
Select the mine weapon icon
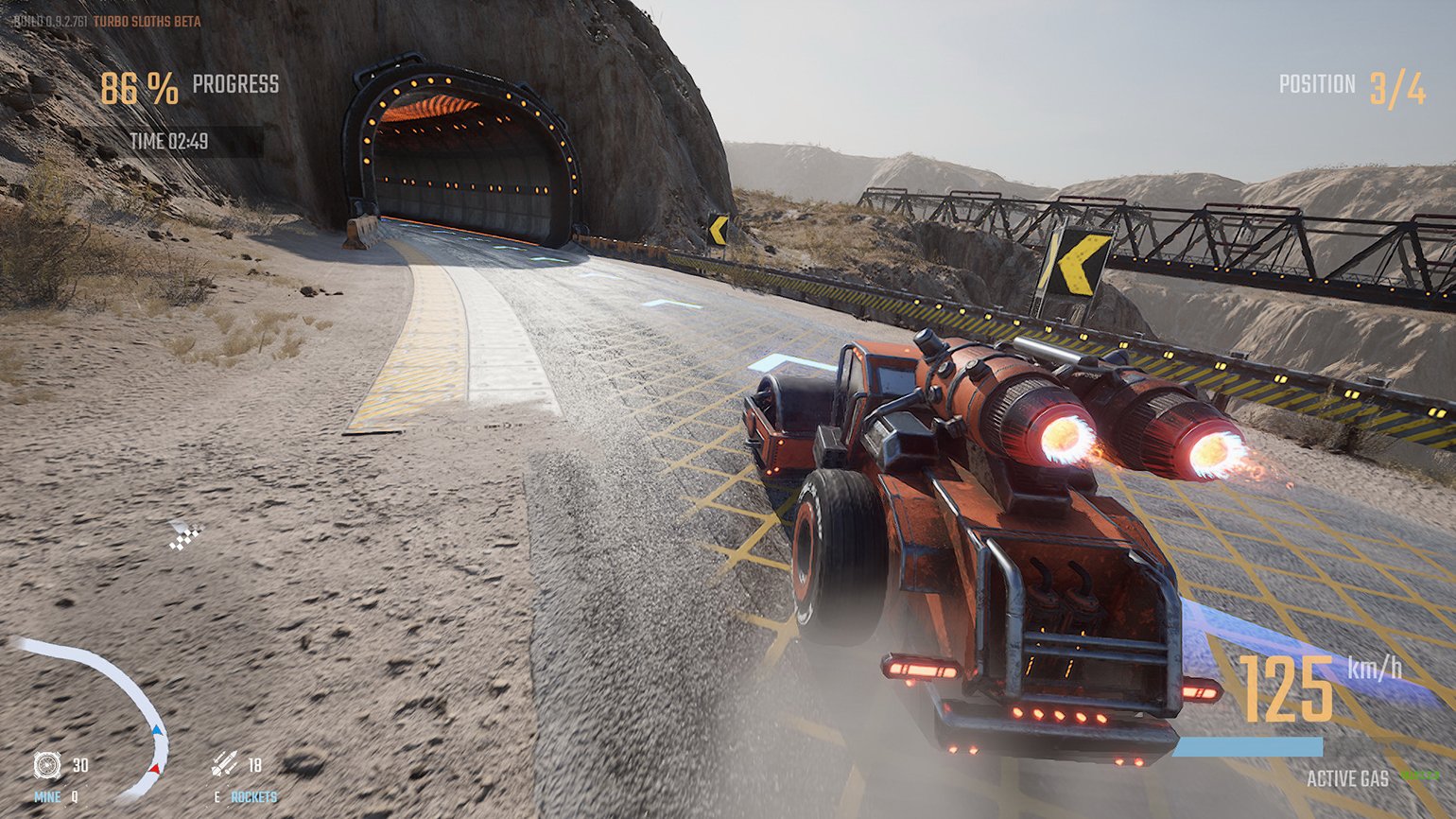(x=46, y=764)
